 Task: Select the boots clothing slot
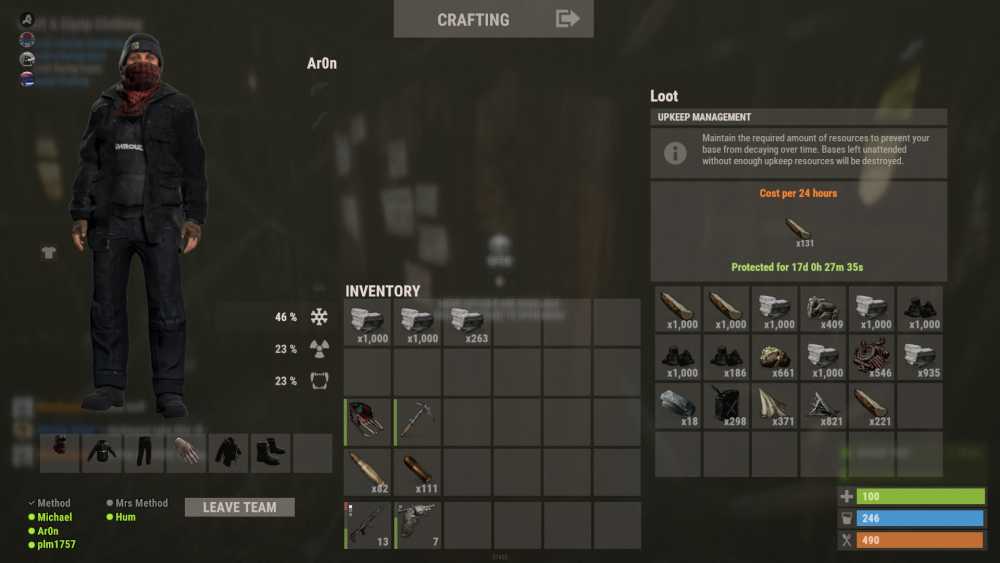coord(271,452)
